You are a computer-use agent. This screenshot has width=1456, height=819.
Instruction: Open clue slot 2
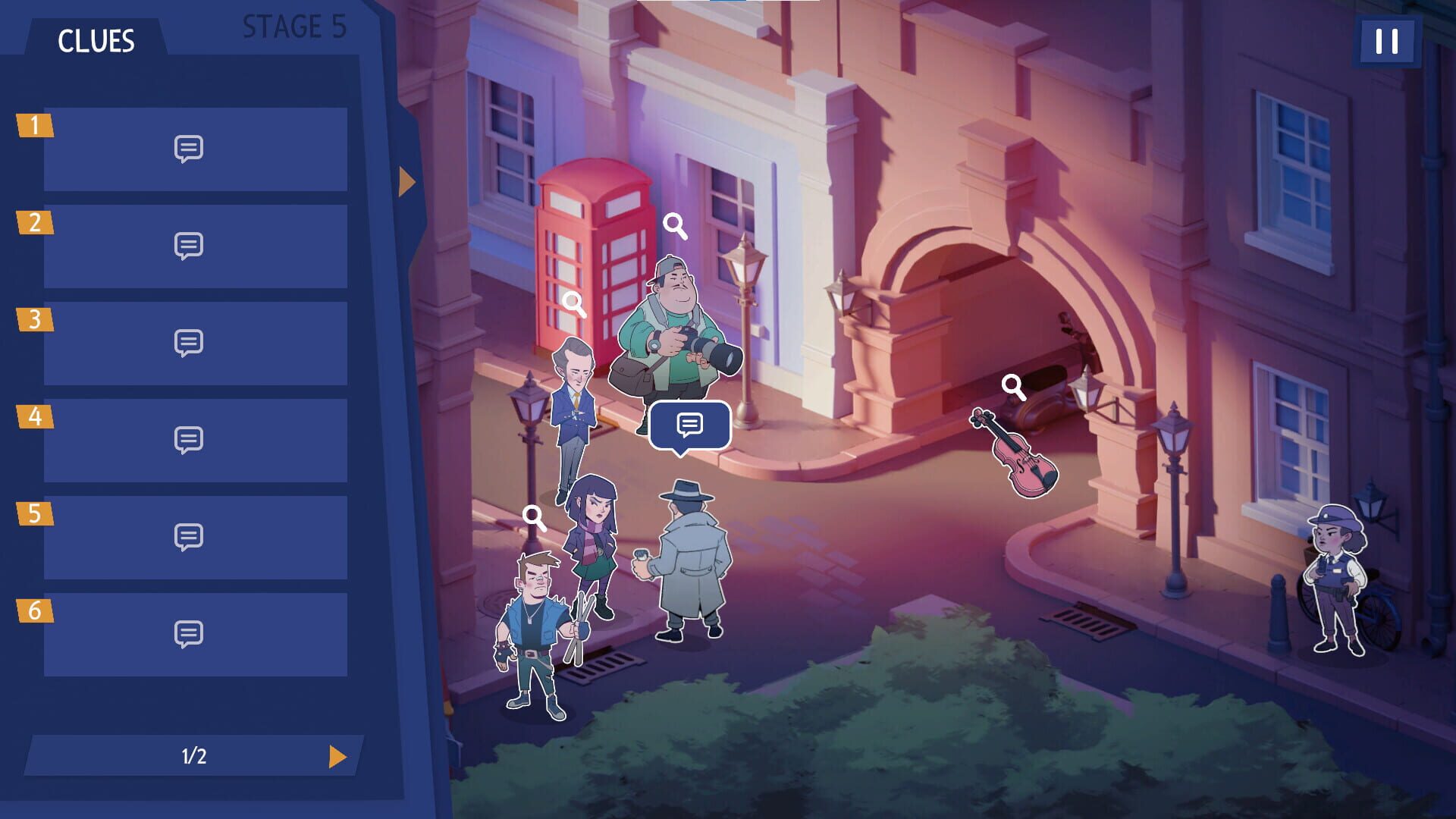pyautogui.click(x=190, y=246)
